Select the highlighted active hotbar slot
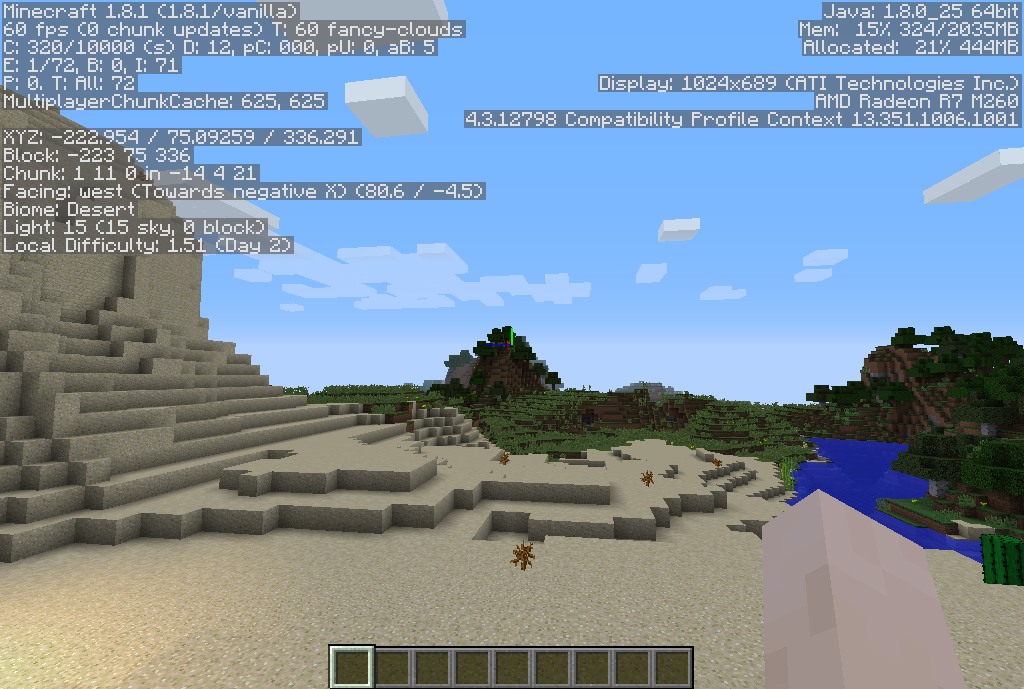Image resolution: width=1024 pixels, height=689 pixels. (x=352, y=667)
